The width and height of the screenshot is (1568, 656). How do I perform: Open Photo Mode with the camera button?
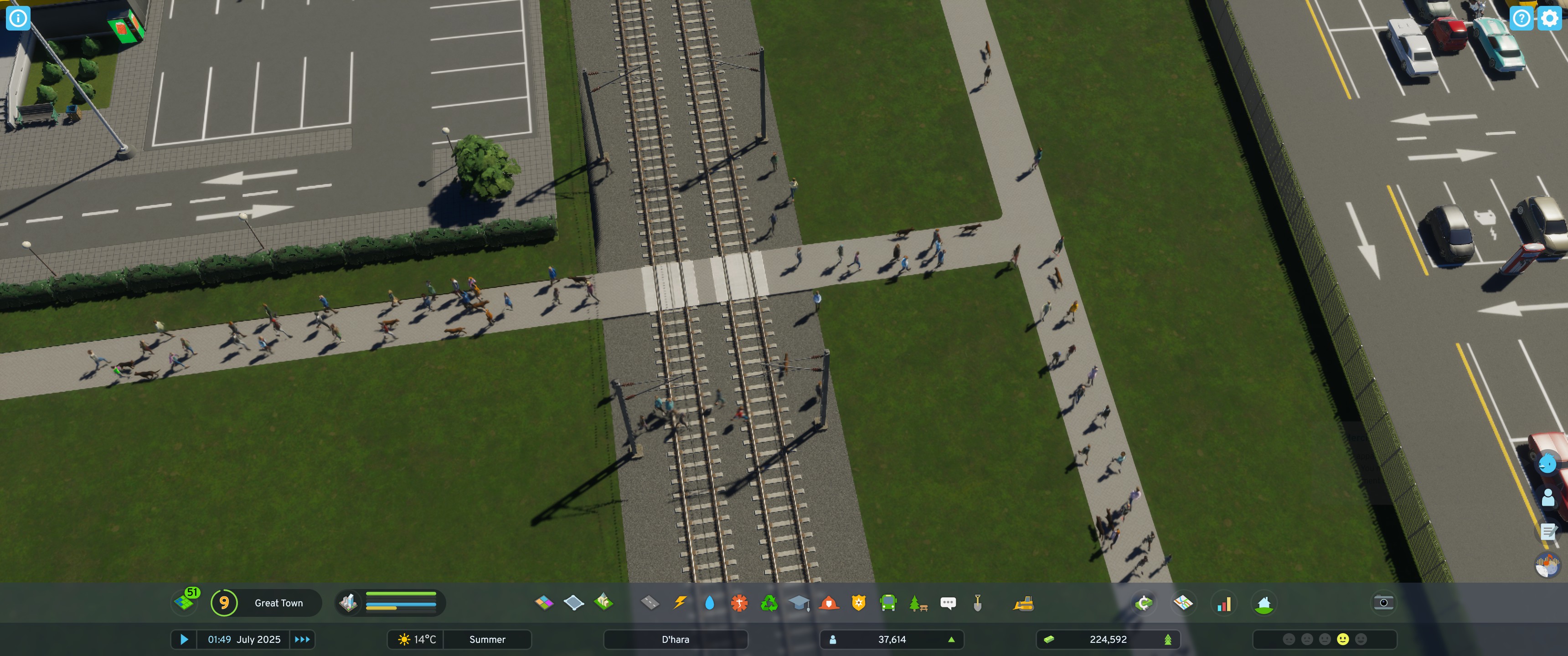(x=1383, y=602)
